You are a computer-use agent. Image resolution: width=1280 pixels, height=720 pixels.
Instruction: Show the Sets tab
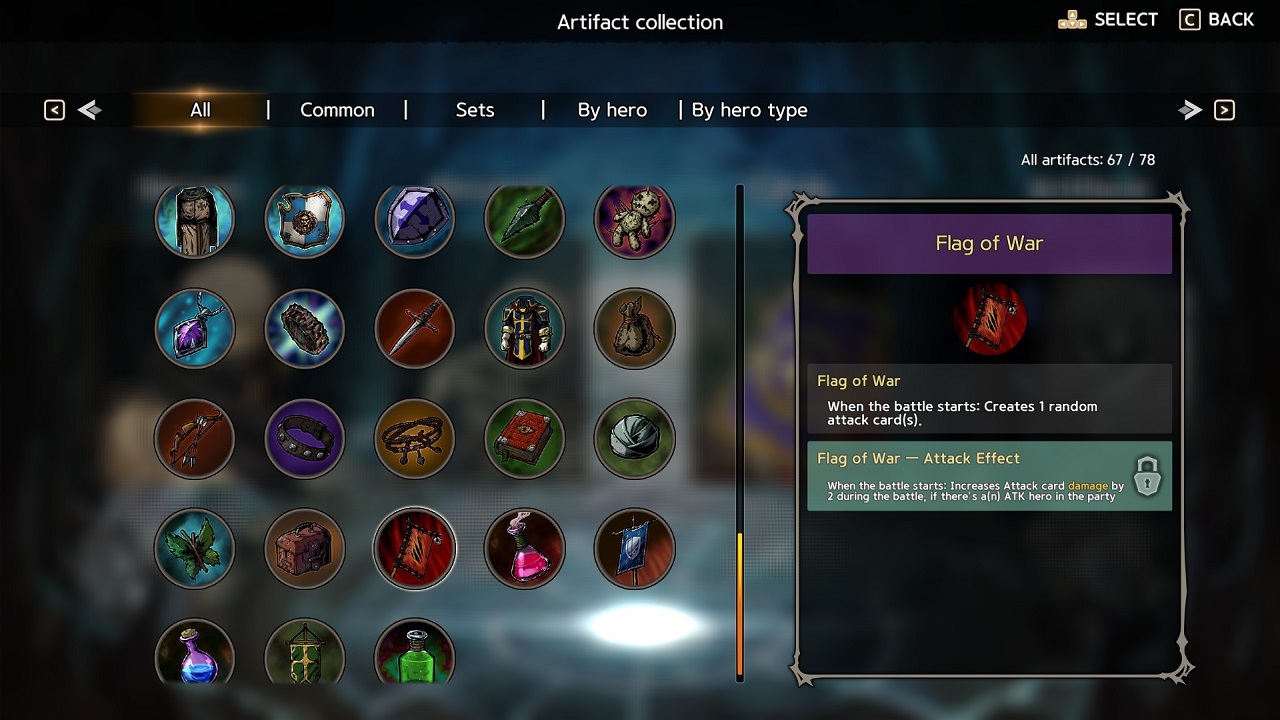(475, 110)
